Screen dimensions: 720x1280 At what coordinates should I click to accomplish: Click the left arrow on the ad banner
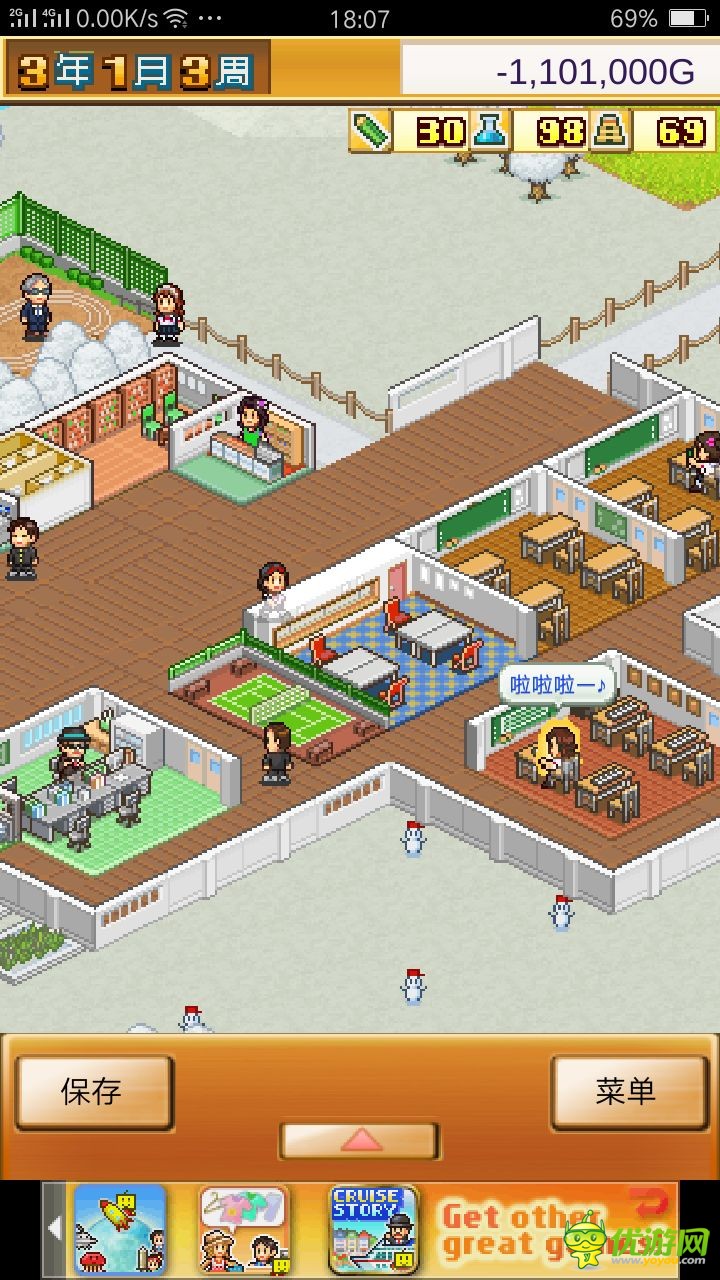pyautogui.click(x=55, y=1229)
